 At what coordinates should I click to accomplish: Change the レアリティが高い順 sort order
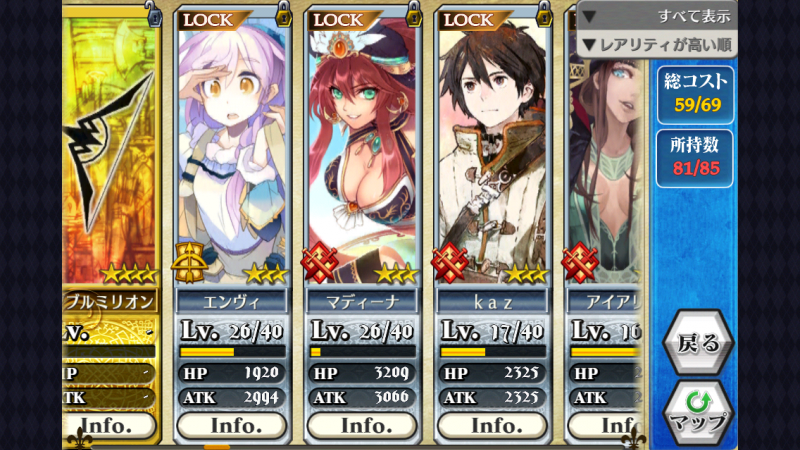coord(656,44)
